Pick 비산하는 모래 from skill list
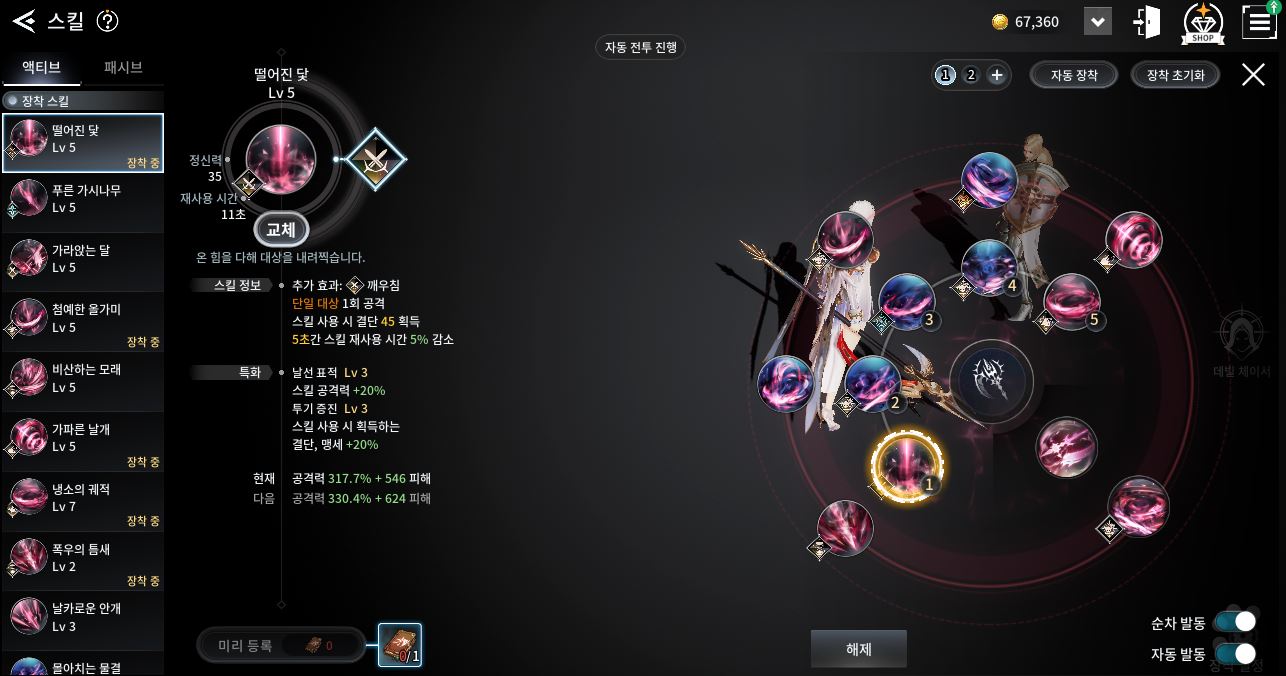 [83, 378]
